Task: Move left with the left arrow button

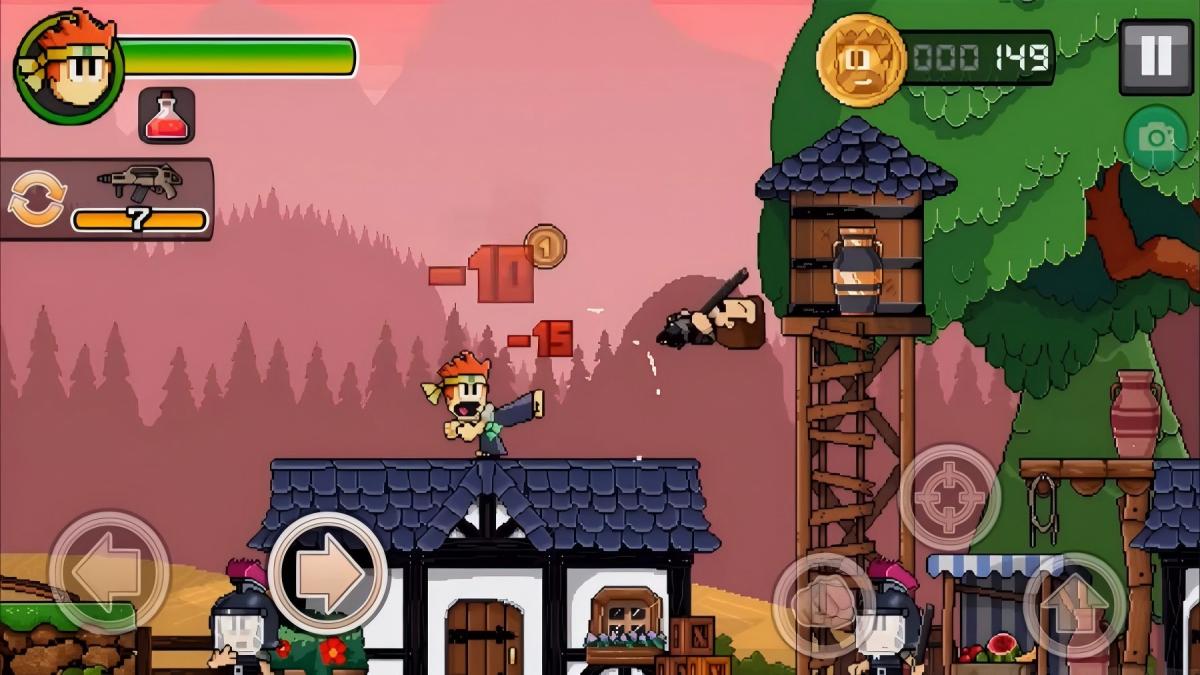Action: pyautogui.click(x=109, y=573)
